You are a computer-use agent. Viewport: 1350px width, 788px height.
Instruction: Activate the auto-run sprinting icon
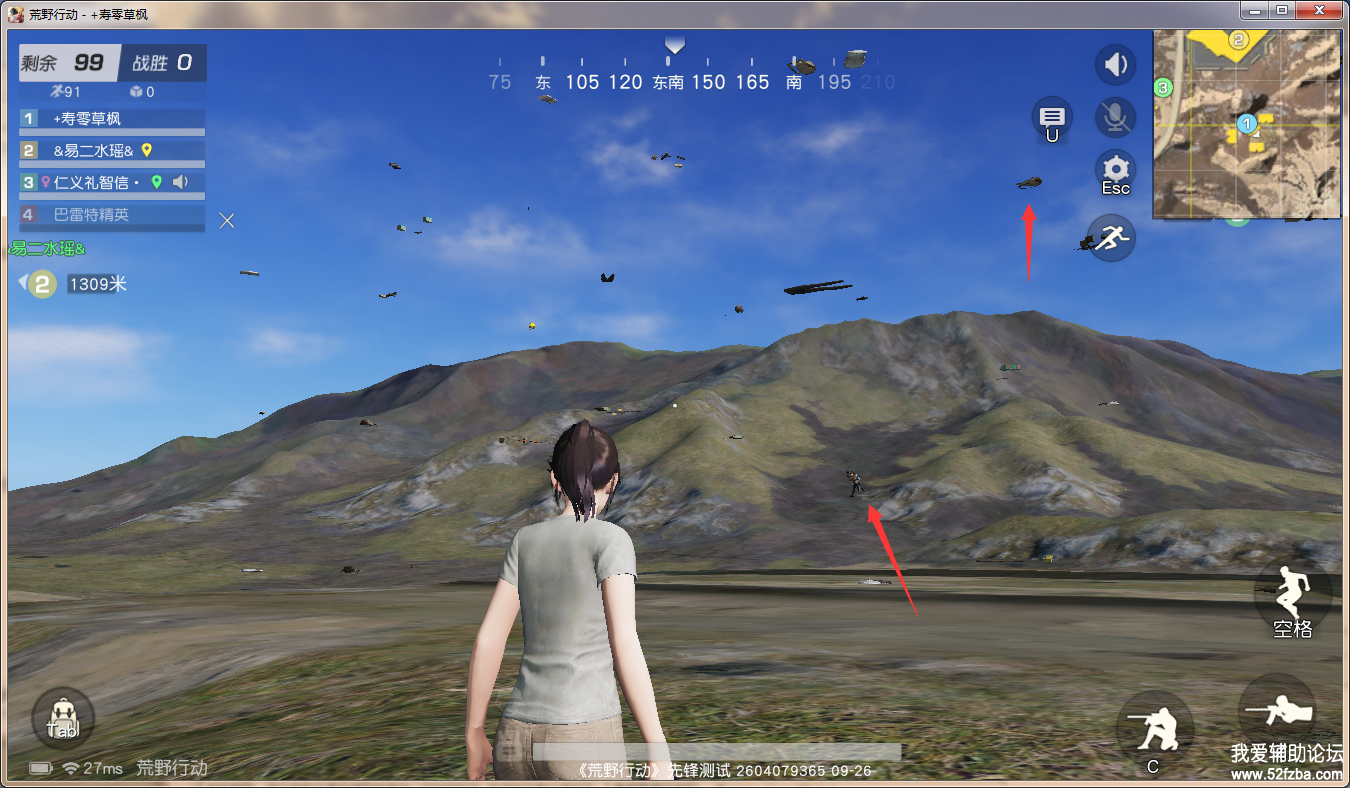(1111, 238)
